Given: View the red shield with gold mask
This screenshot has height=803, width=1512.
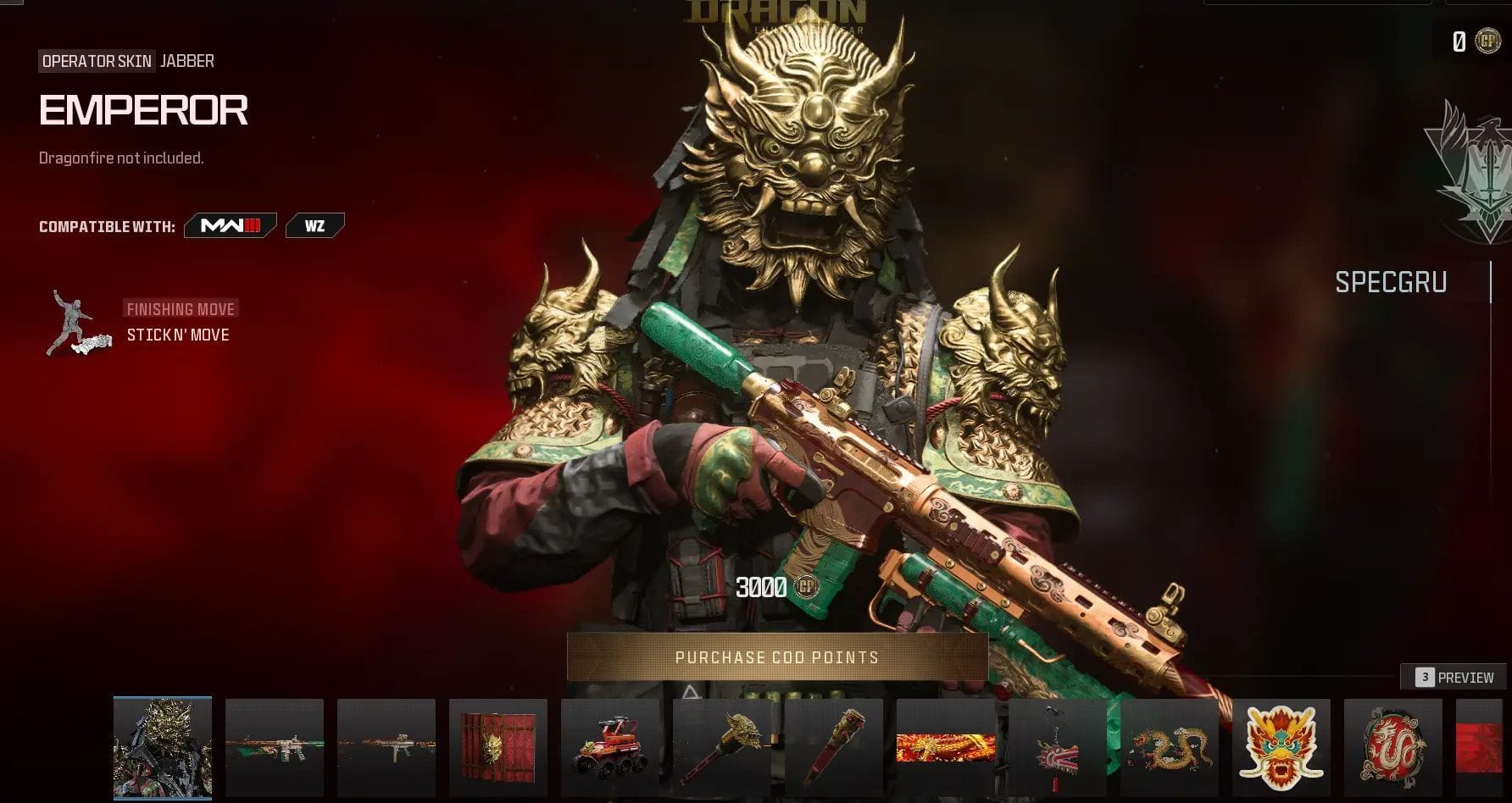Looking at the screenshot, I should (x=498, y=748).
